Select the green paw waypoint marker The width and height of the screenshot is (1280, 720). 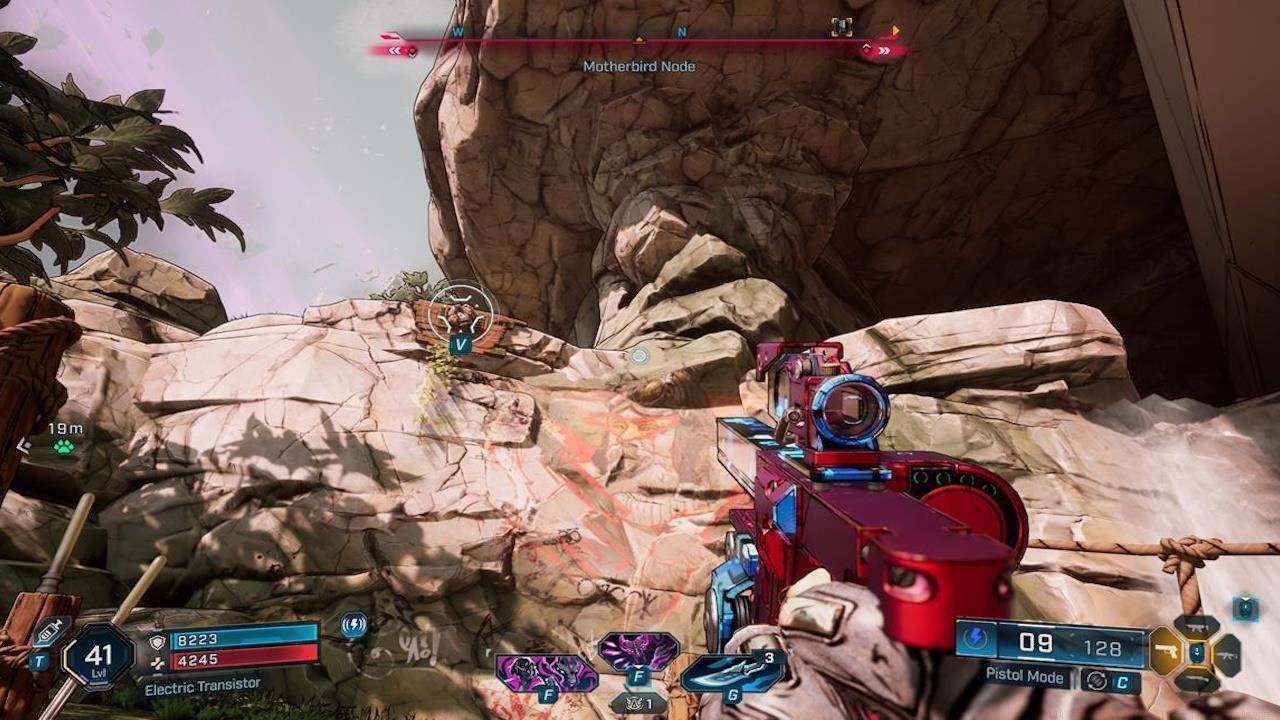(x=65, y=447)
